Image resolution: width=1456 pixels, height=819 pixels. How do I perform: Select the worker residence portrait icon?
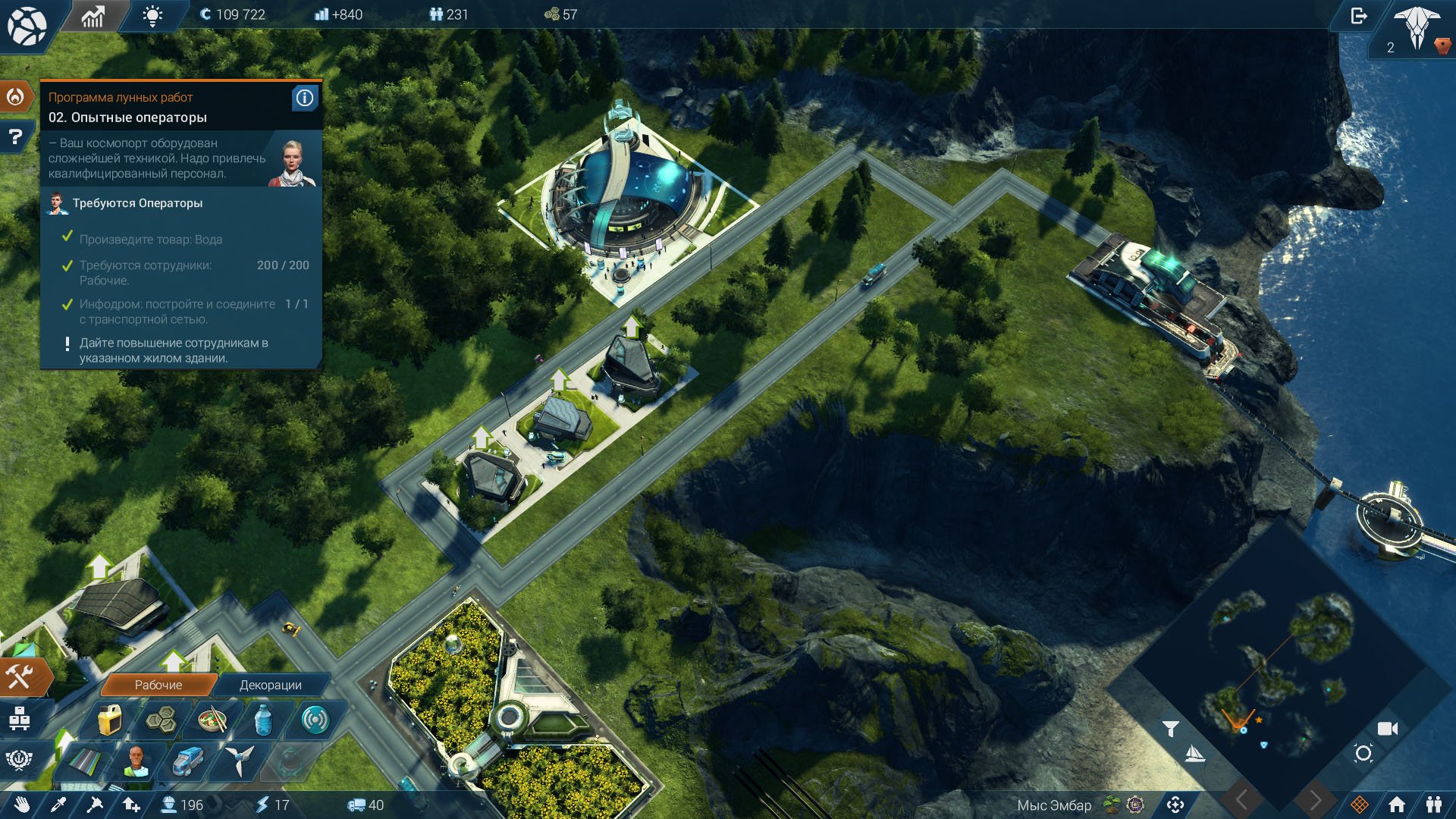[136, 761]
